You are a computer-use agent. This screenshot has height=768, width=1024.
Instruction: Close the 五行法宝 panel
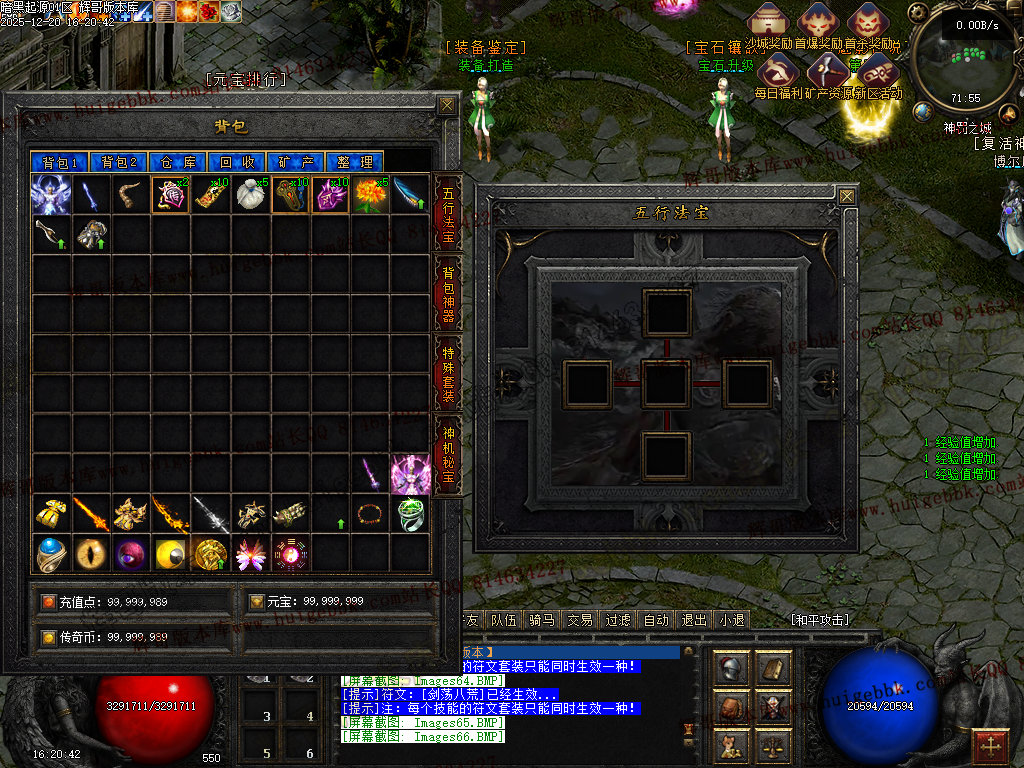coord(847,196)
